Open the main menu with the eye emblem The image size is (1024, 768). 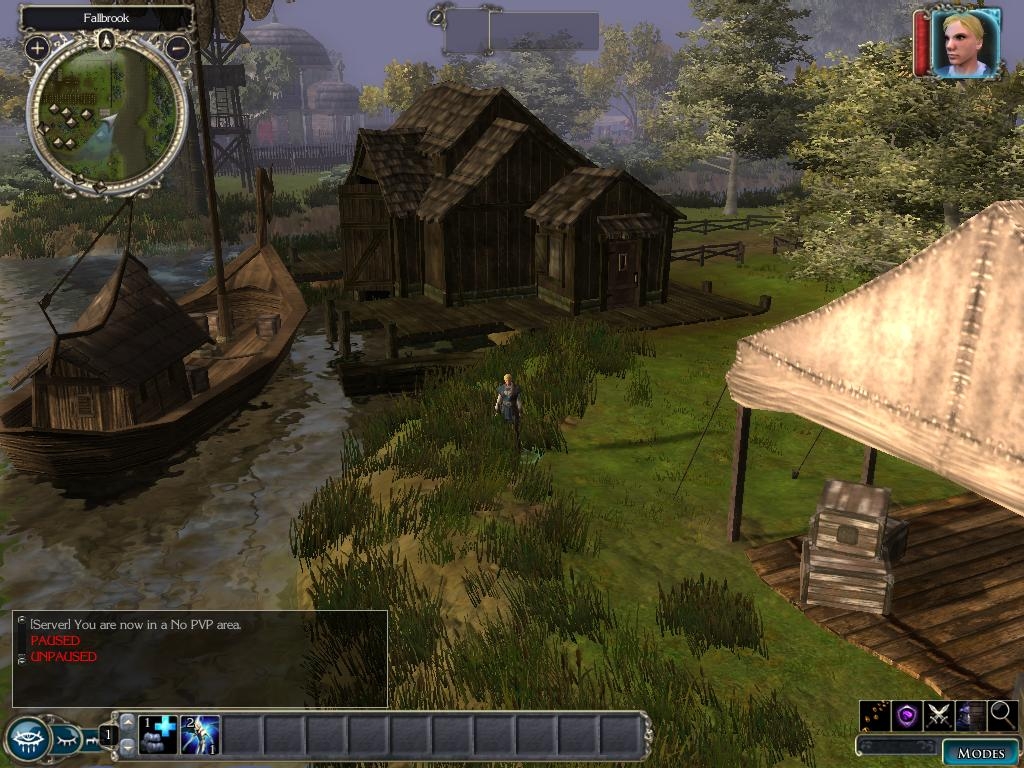point(28,740)
